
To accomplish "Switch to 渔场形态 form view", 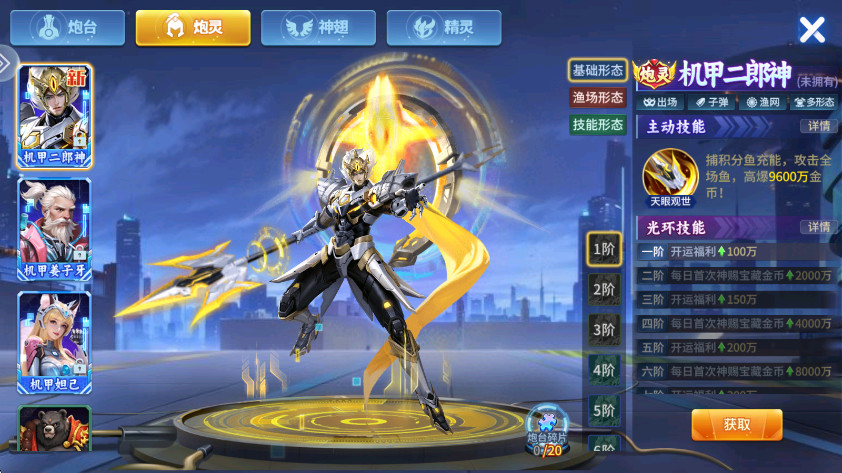I will coord(597,97).
